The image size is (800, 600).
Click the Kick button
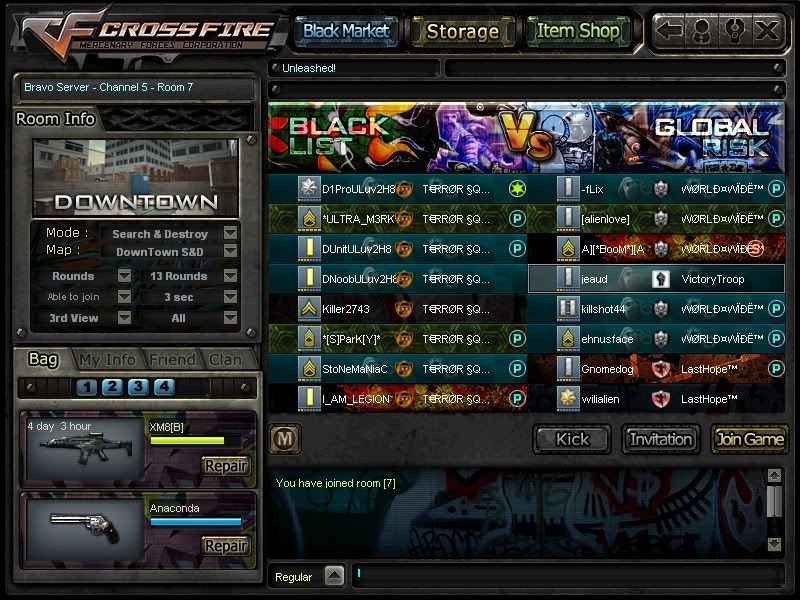pos(572,438)
